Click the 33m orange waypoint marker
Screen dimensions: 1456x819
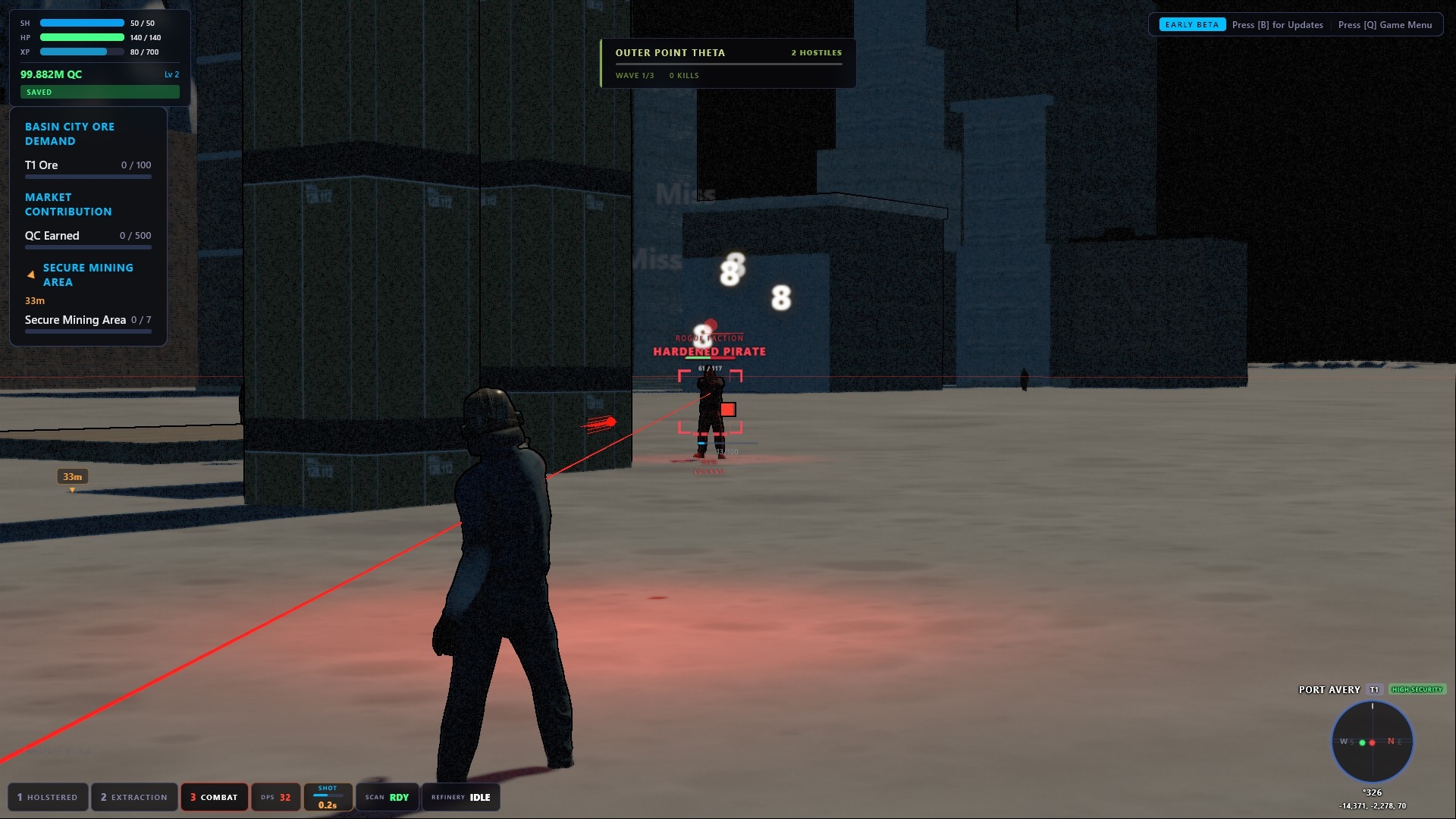(x=73, y=477)
